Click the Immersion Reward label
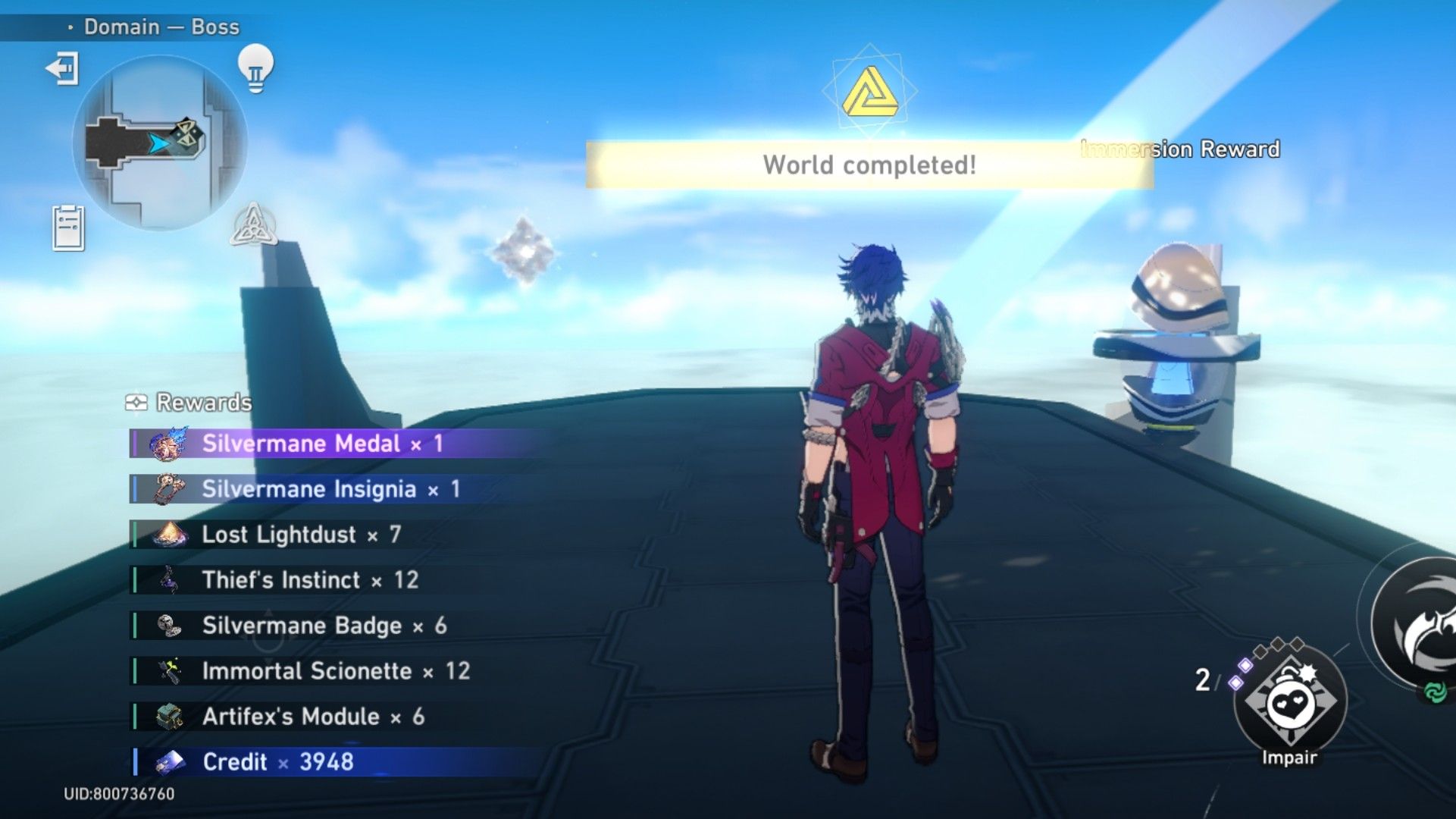This screenshot has width=1456, height=819. click(x=1178, y=149)
